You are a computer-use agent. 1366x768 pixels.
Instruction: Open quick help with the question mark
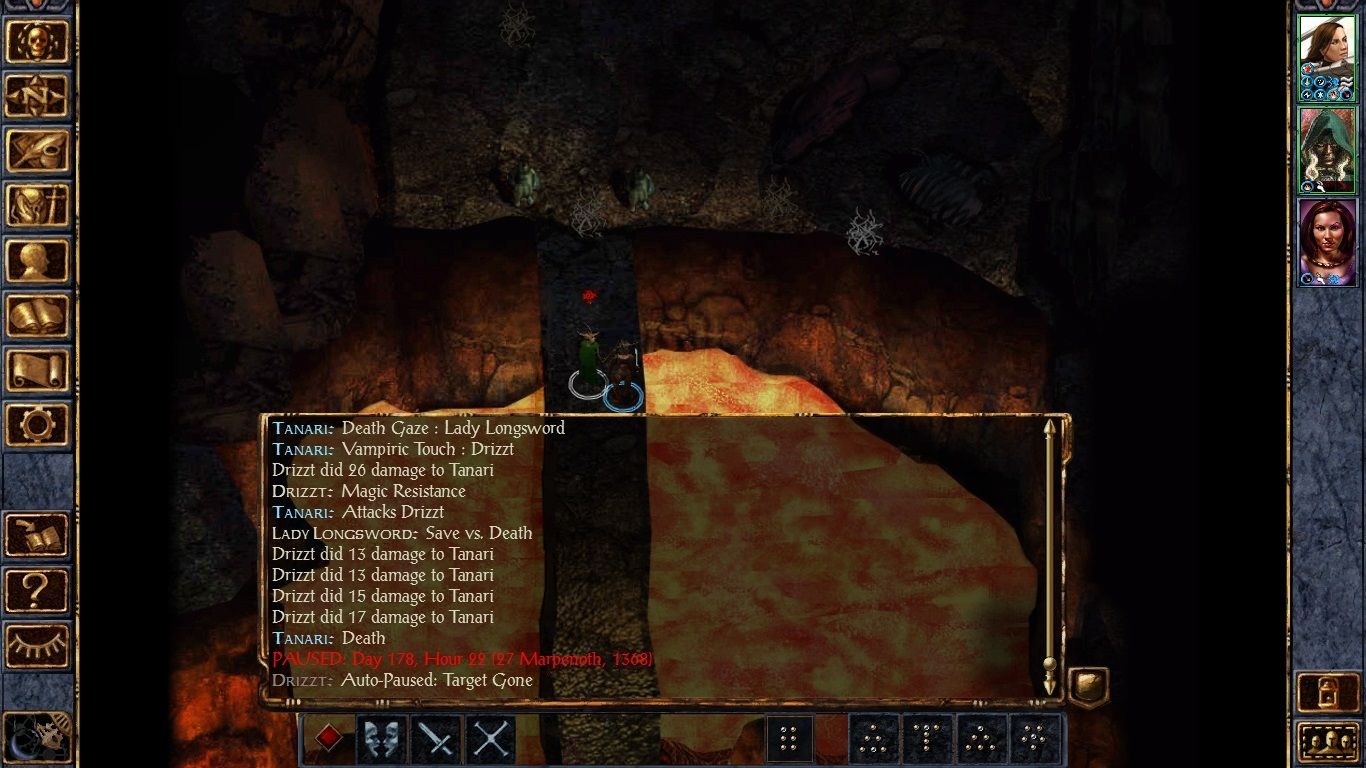click(36, 590)
